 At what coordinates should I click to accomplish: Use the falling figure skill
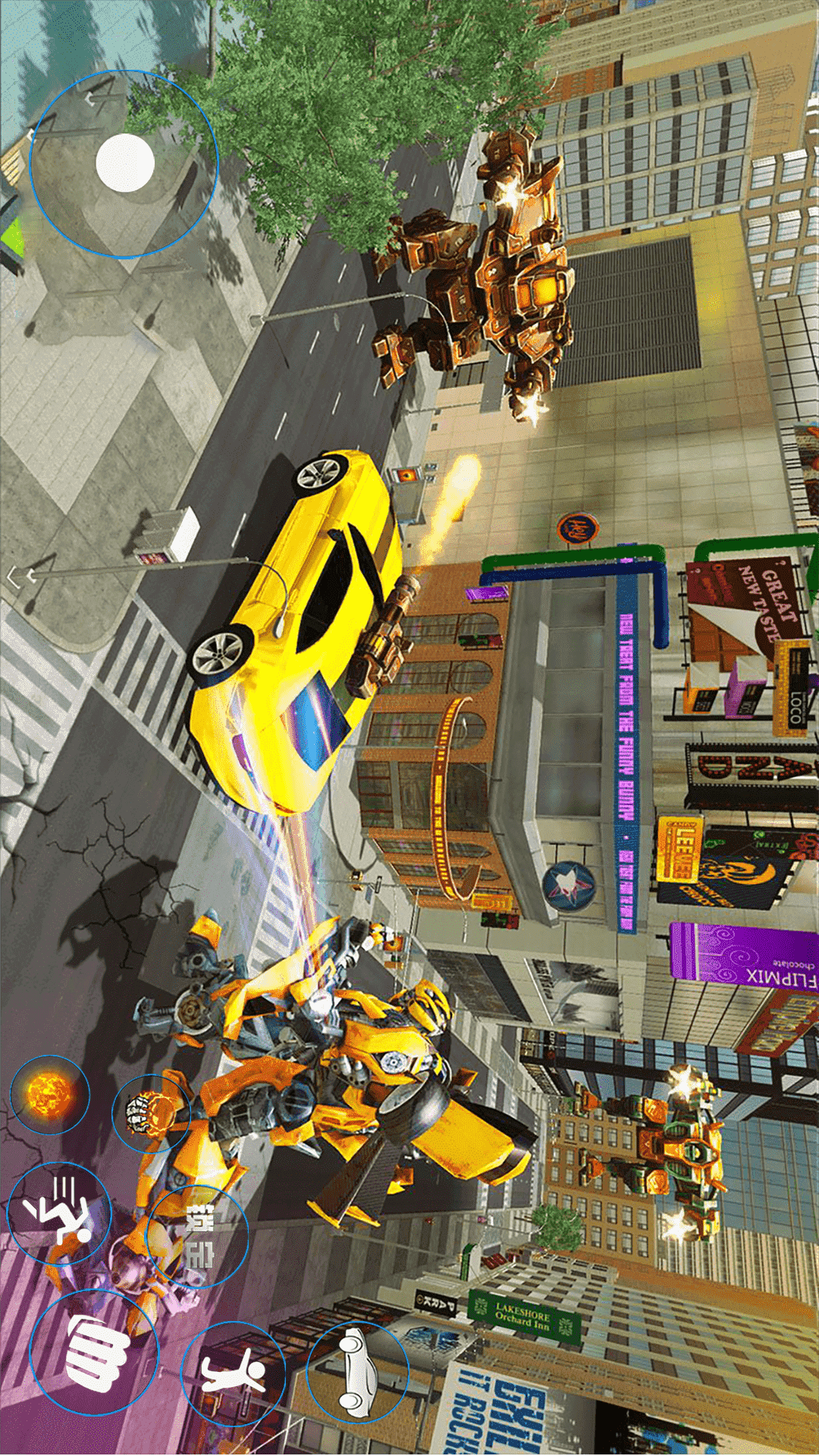pyautogui.click(x=59, y=1213)
